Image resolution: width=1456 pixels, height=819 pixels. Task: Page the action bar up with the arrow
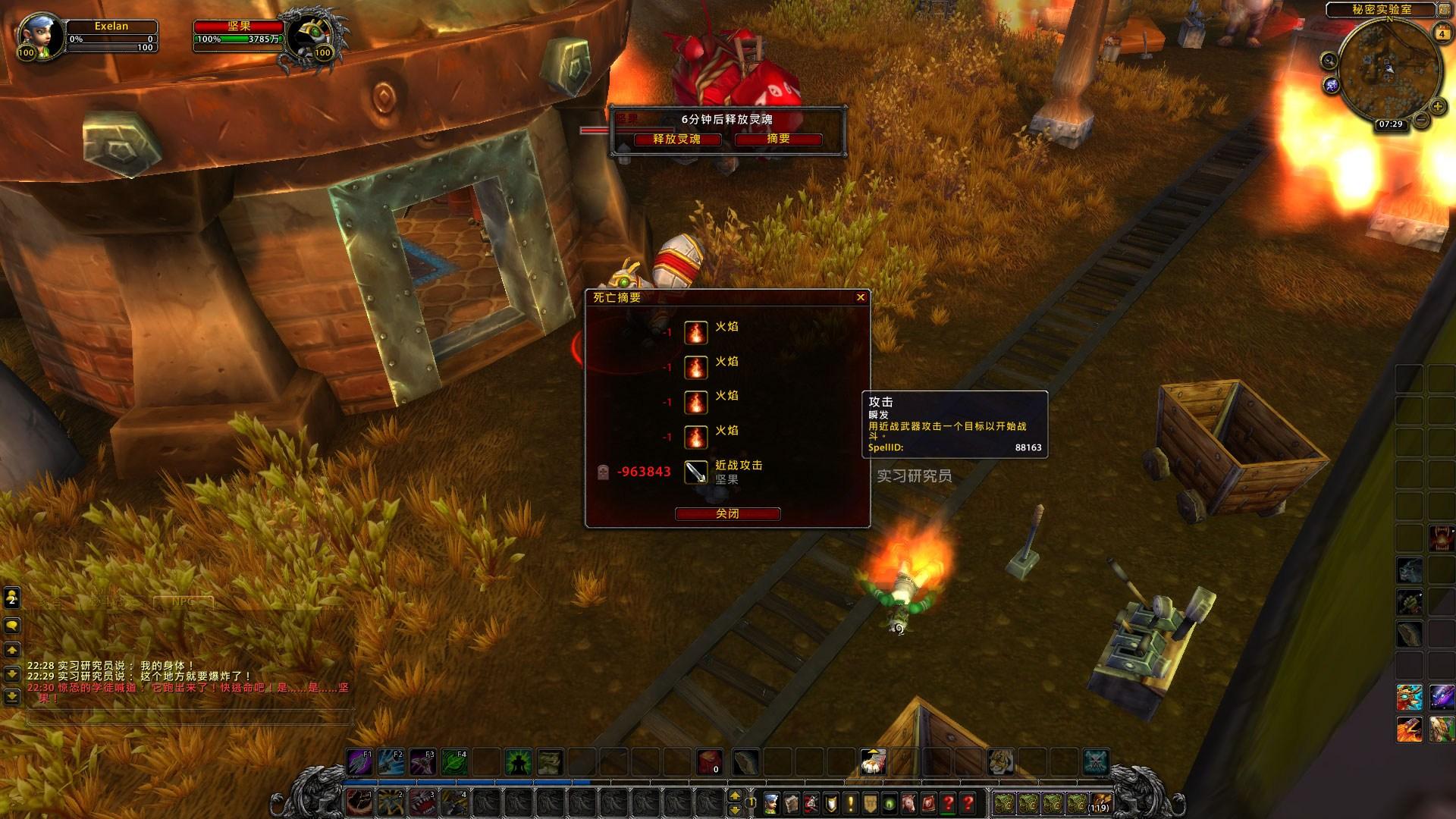(x=734, y=795)
